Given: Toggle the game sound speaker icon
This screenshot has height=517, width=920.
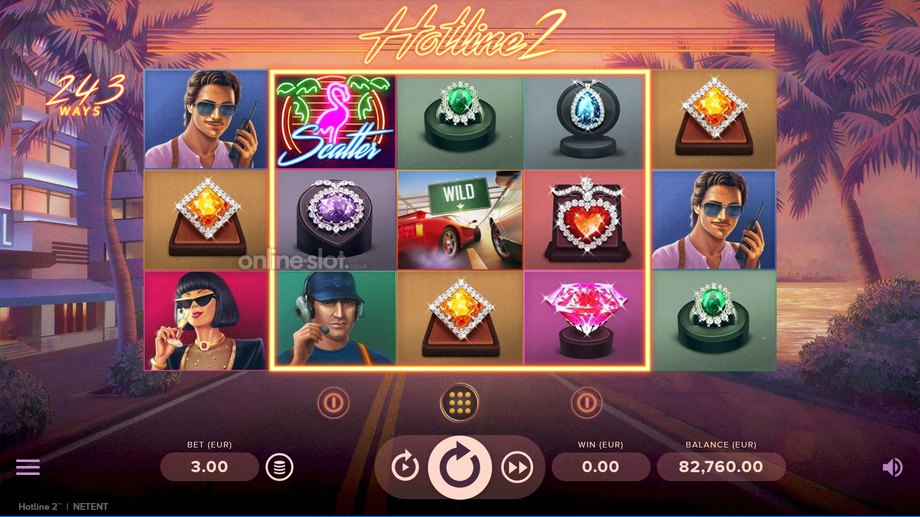Looking at the screenshot, I should pyautogui.click(x=892, y=467).
